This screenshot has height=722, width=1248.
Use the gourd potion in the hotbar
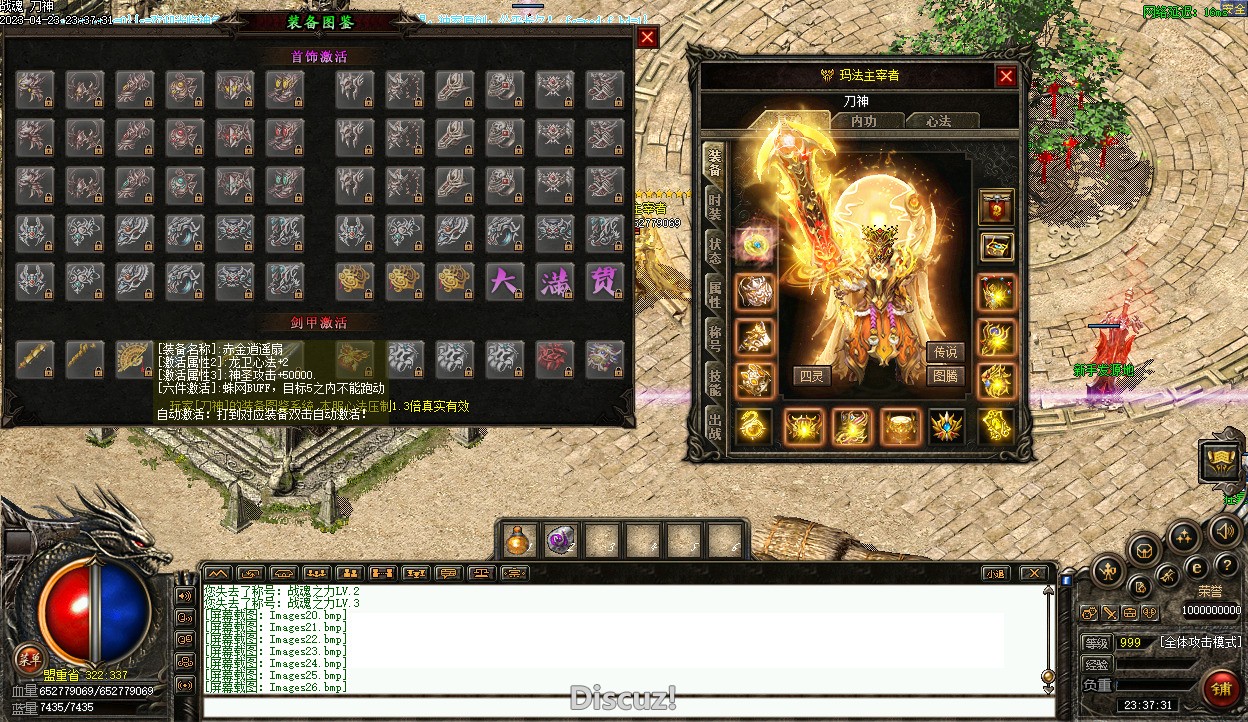click(518, 541)
